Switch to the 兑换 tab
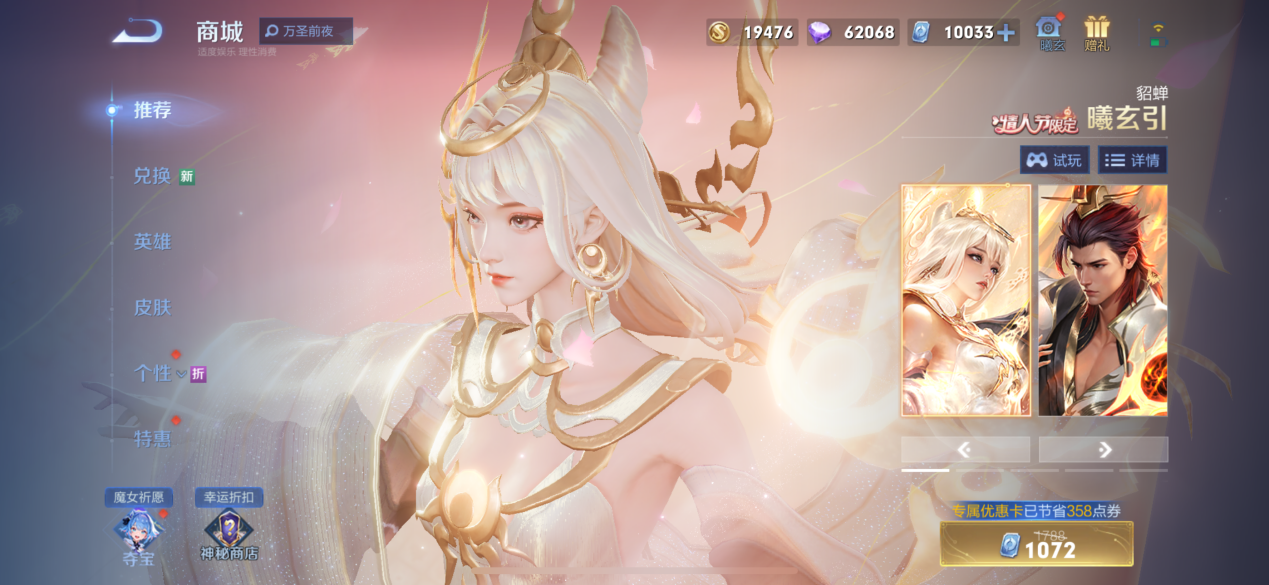Image resolution: width=1269 pixels, height=585 pixels. pos(152,176)
